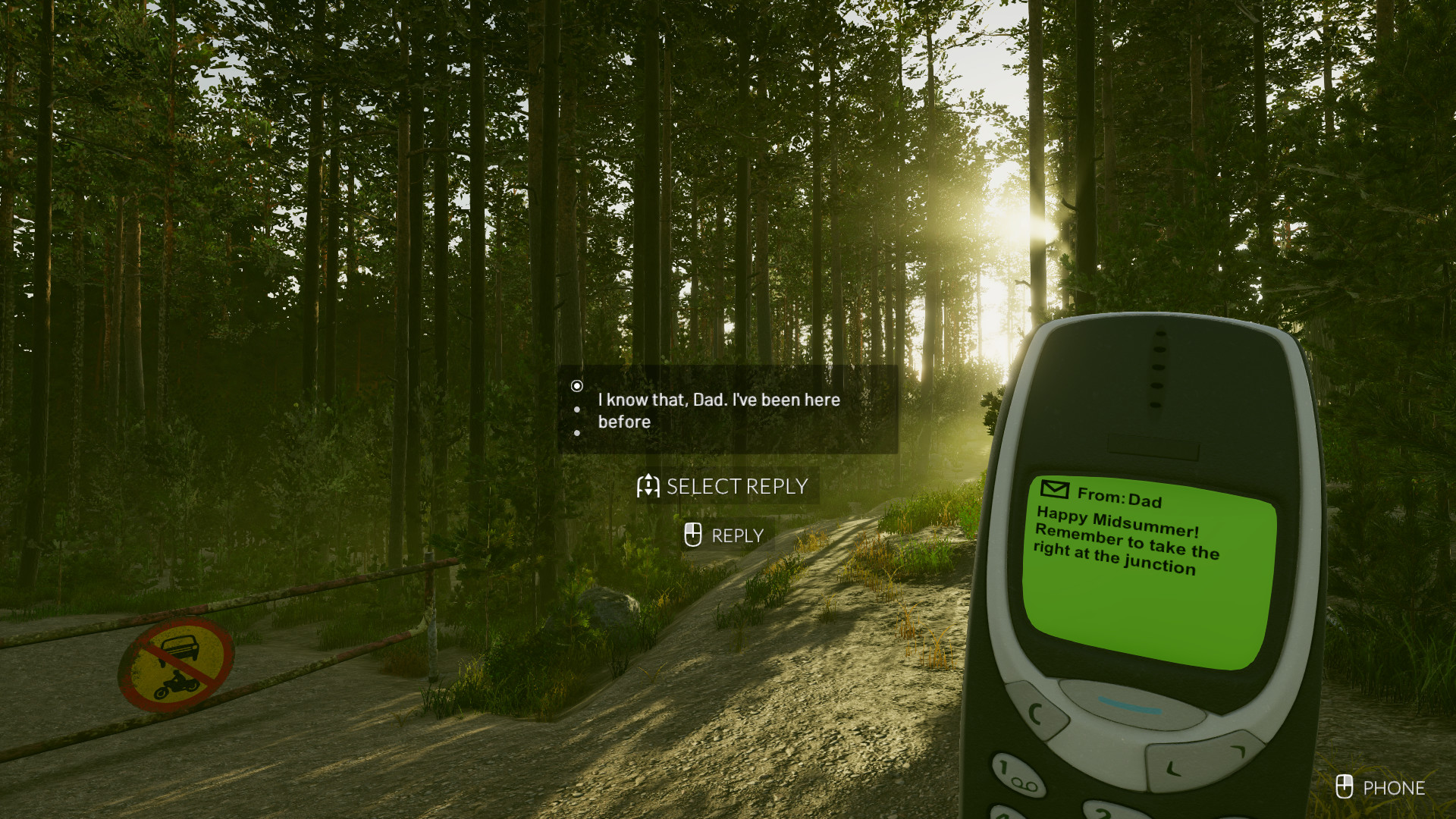Select the first reply radio button
This screenshot has width=1456, height=819.
point(579,386)
